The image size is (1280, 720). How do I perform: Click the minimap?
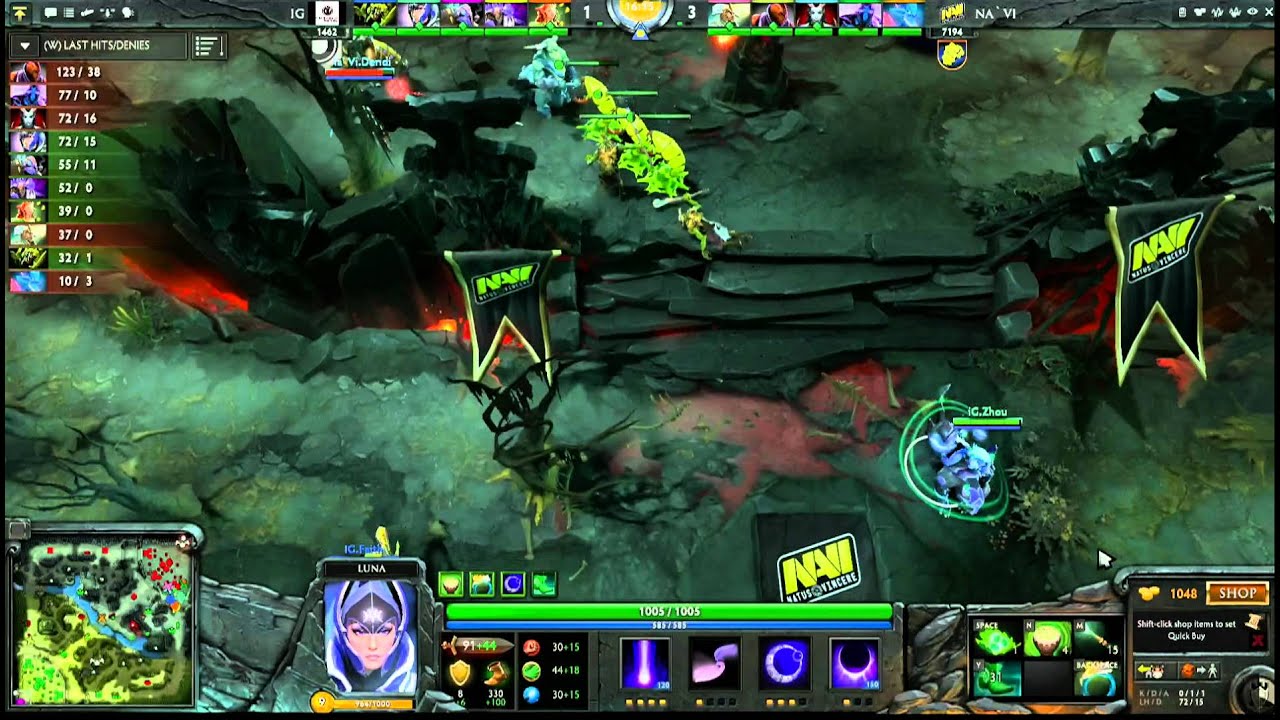[x=101, y=621]
